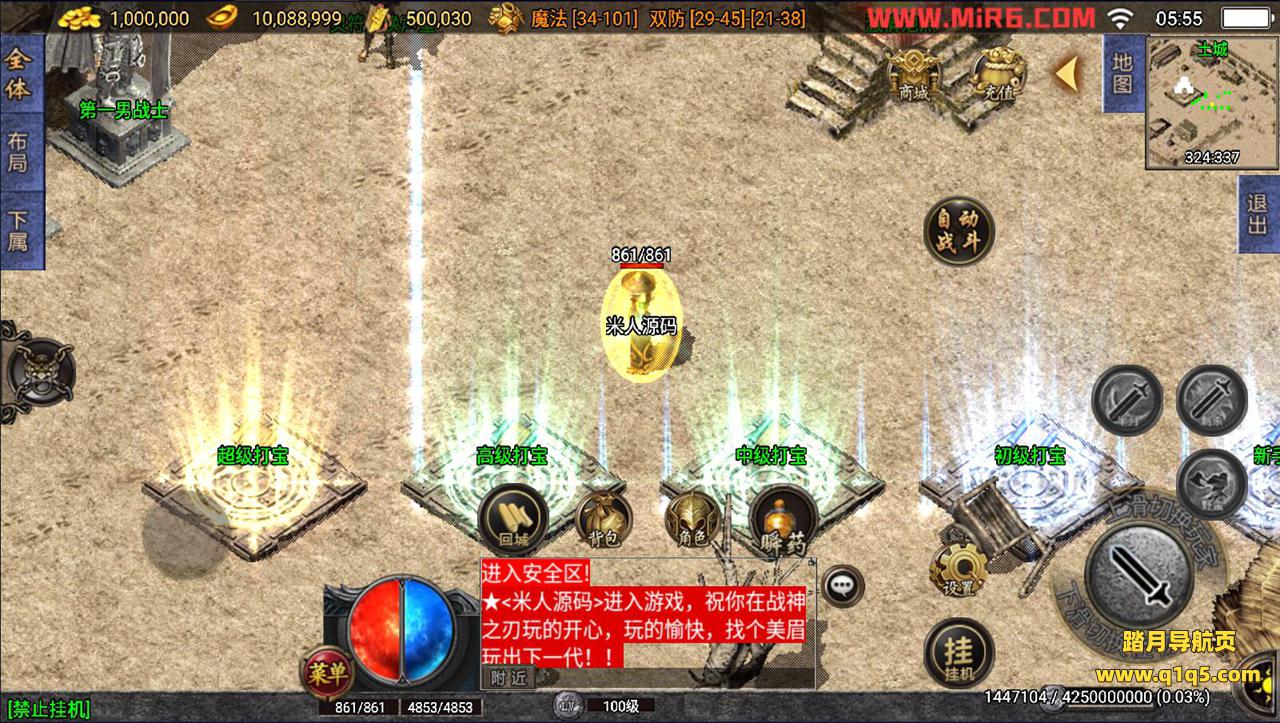The width and height of the screenshot is (1280, 723).
Task: Open the 设置 settings gear
Action: tap(959, 570)
